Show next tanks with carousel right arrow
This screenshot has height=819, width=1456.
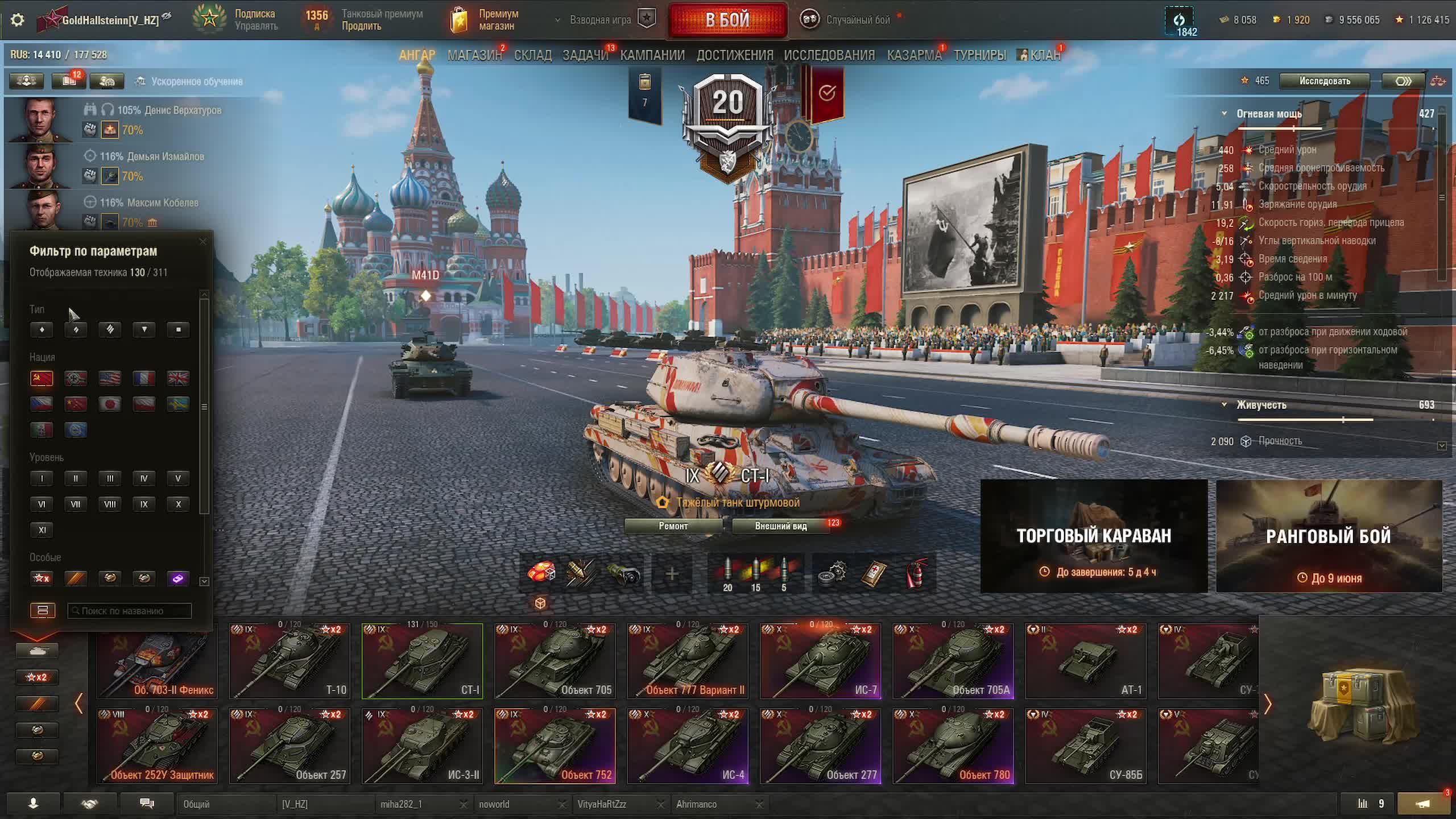click(x=1268, y=704)
